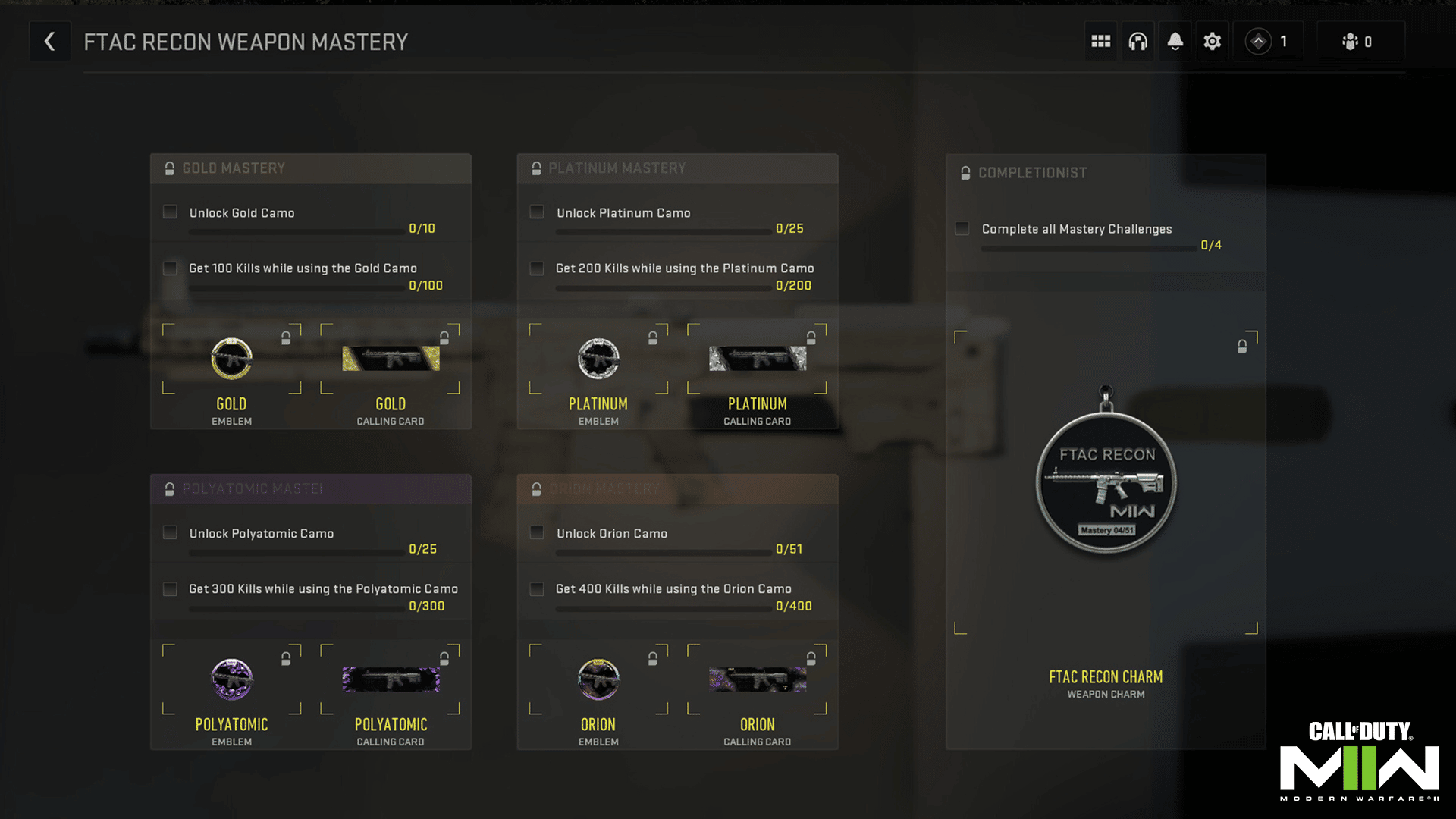Open the audio headset icon
Viewport: 1456px width, 819px height.
[x=1137, y=41]
